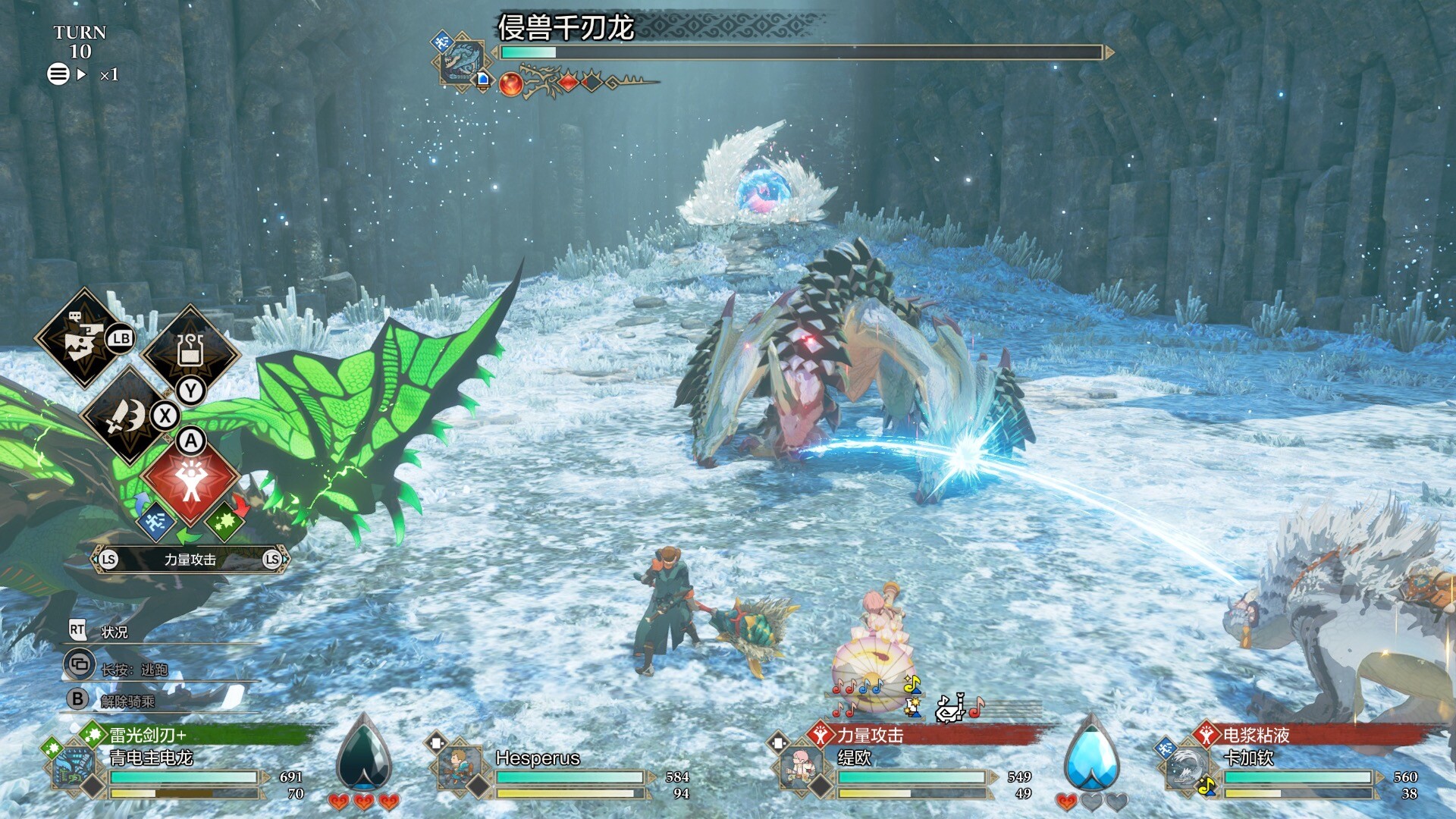Select the 卡加钦 monster portrait
Viewport: 1456px width, 819px height.
1185,768
